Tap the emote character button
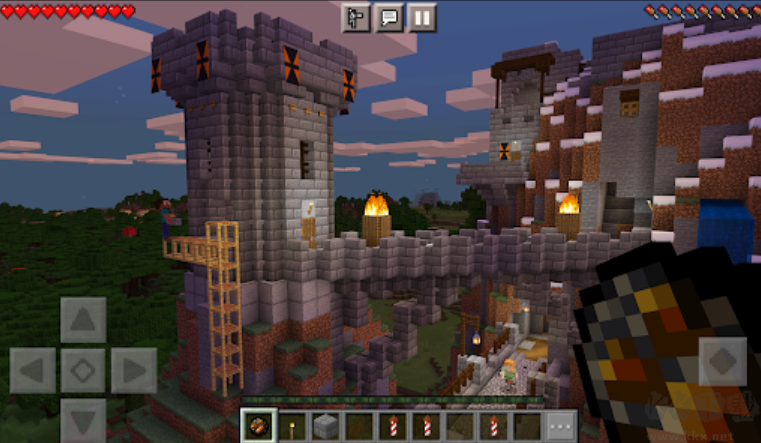The image size is (761, 443). 356,17
